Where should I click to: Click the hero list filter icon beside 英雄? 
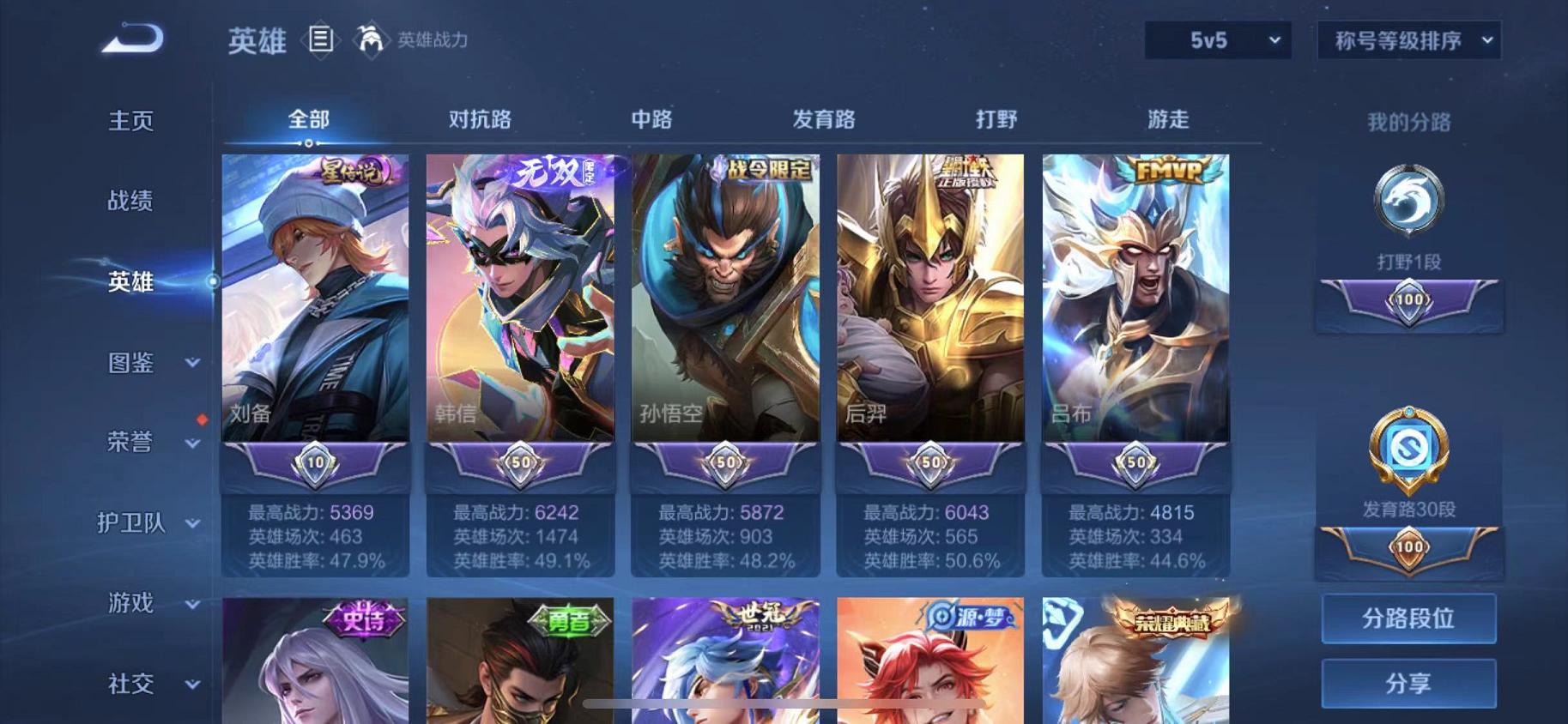[322, 40]
